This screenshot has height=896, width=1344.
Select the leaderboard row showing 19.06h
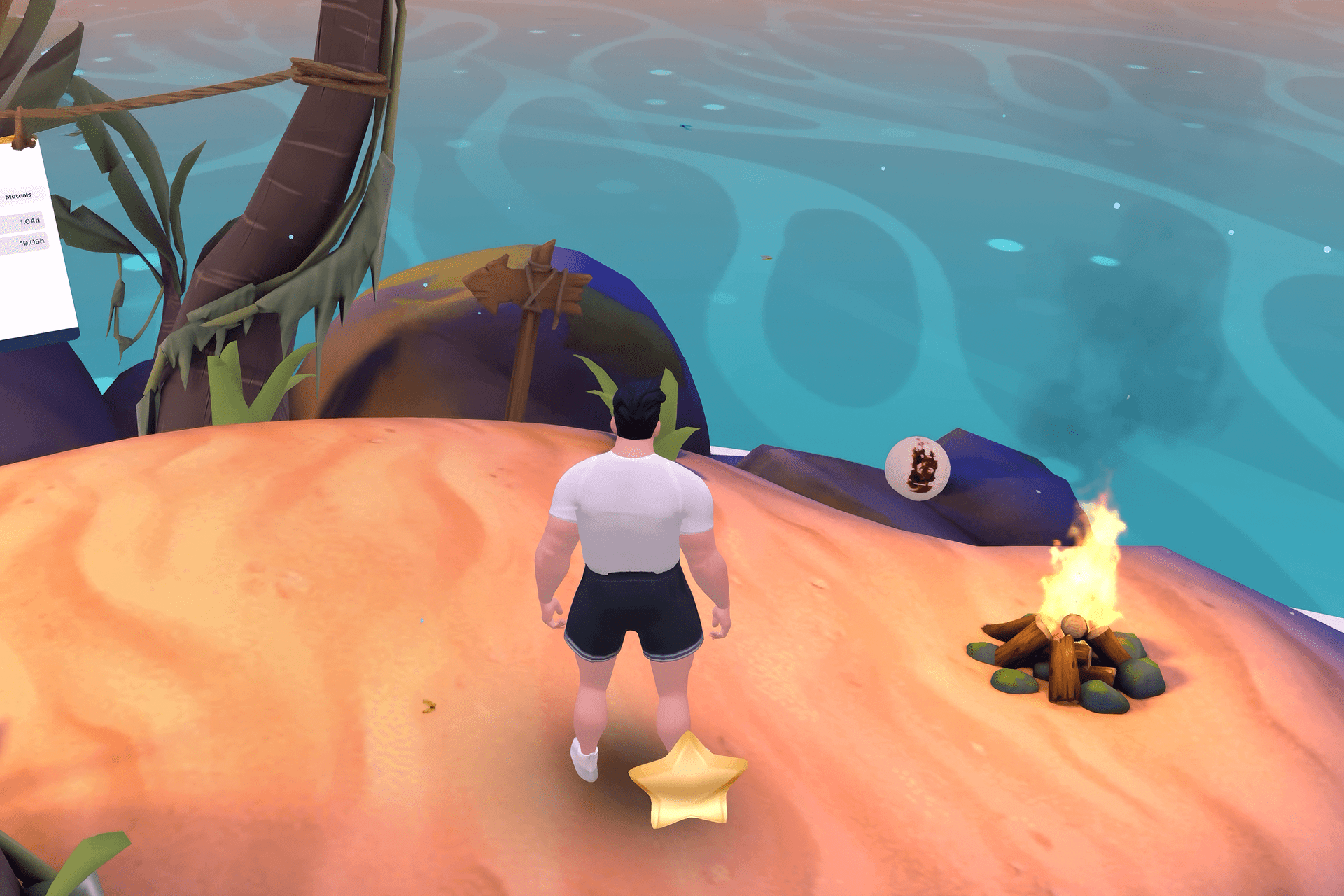24,243
